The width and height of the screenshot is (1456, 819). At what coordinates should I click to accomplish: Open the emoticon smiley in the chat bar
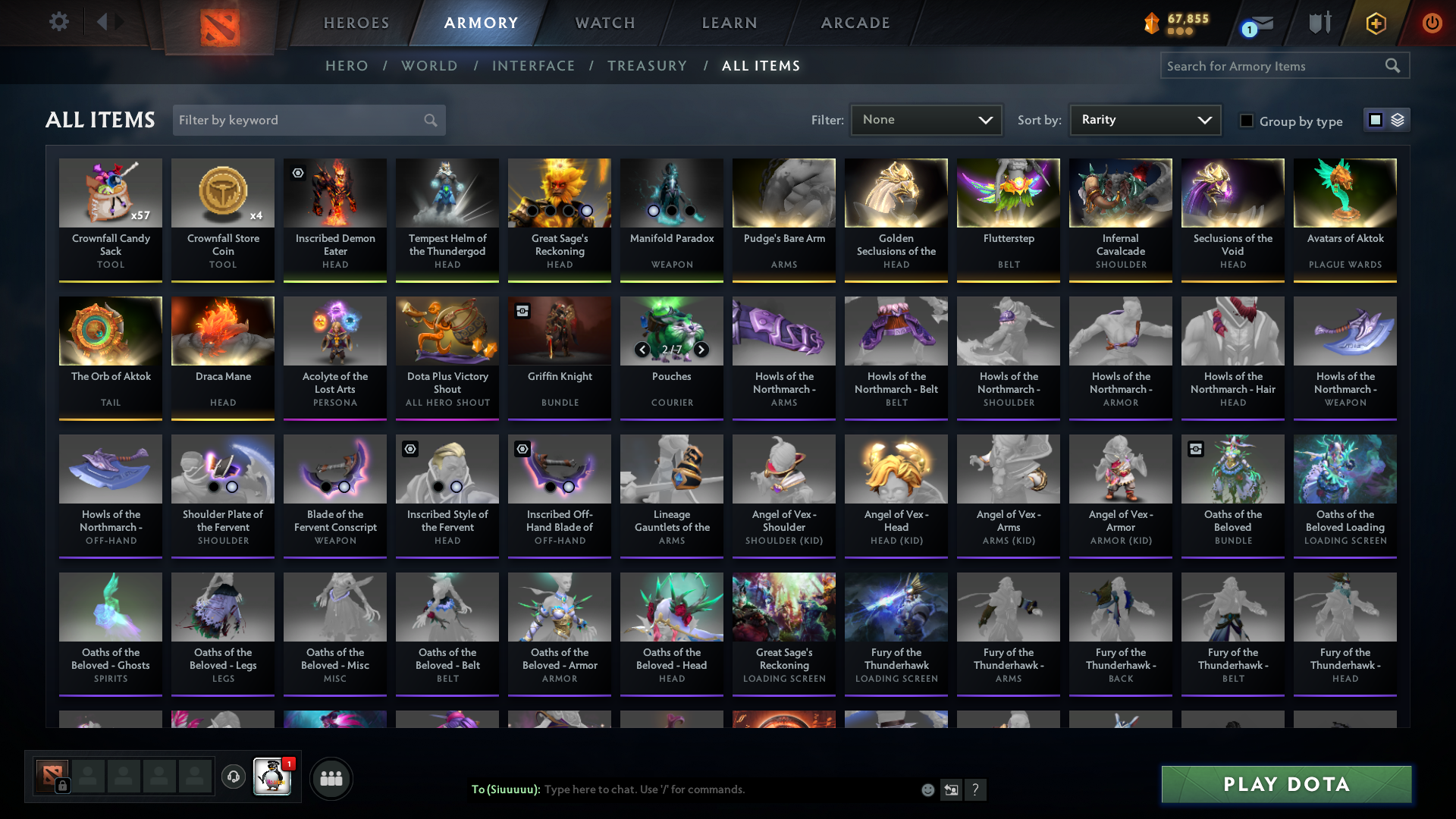tap(927, 789)
